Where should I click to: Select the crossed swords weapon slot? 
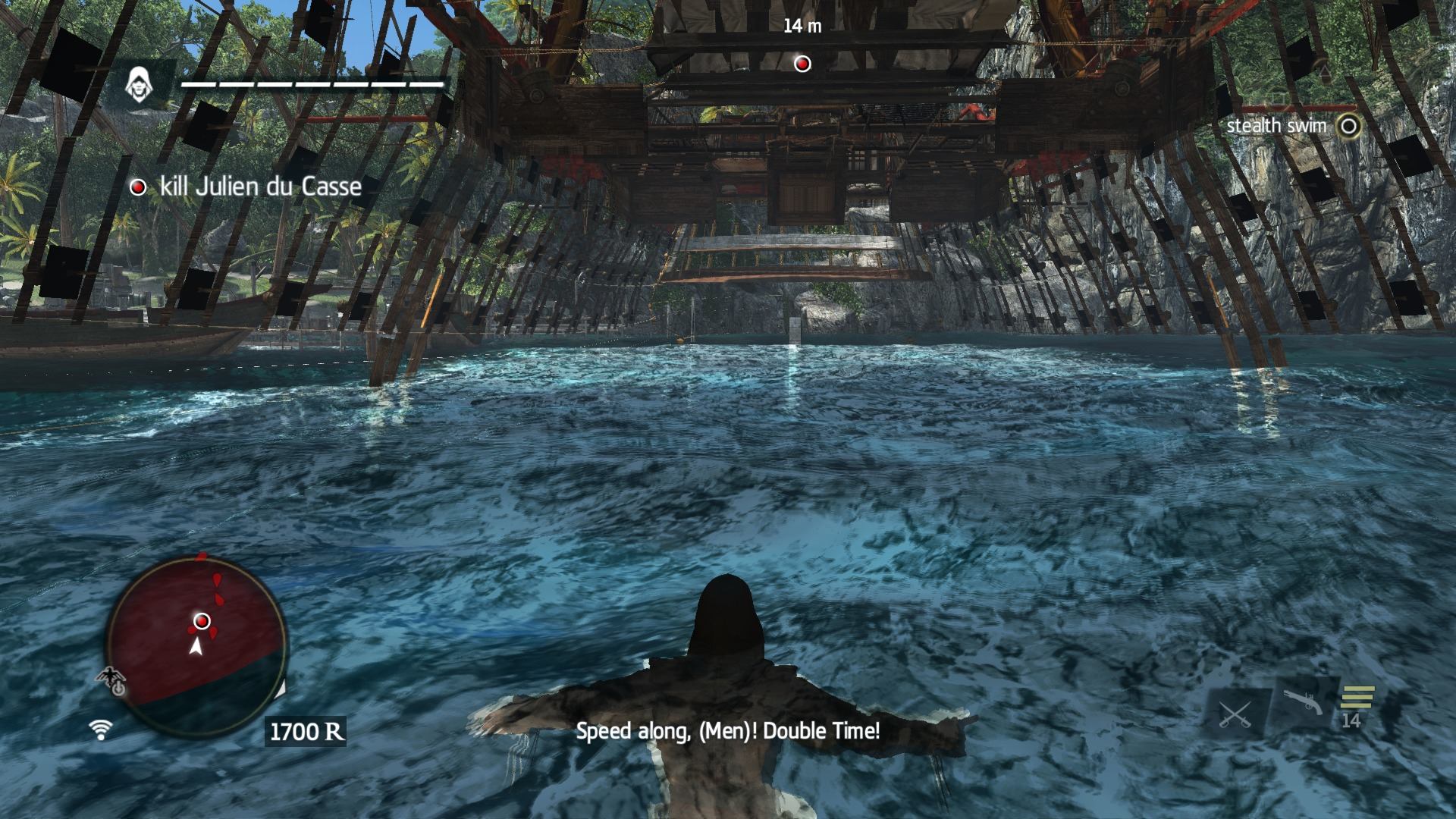tap(1235, 714)
